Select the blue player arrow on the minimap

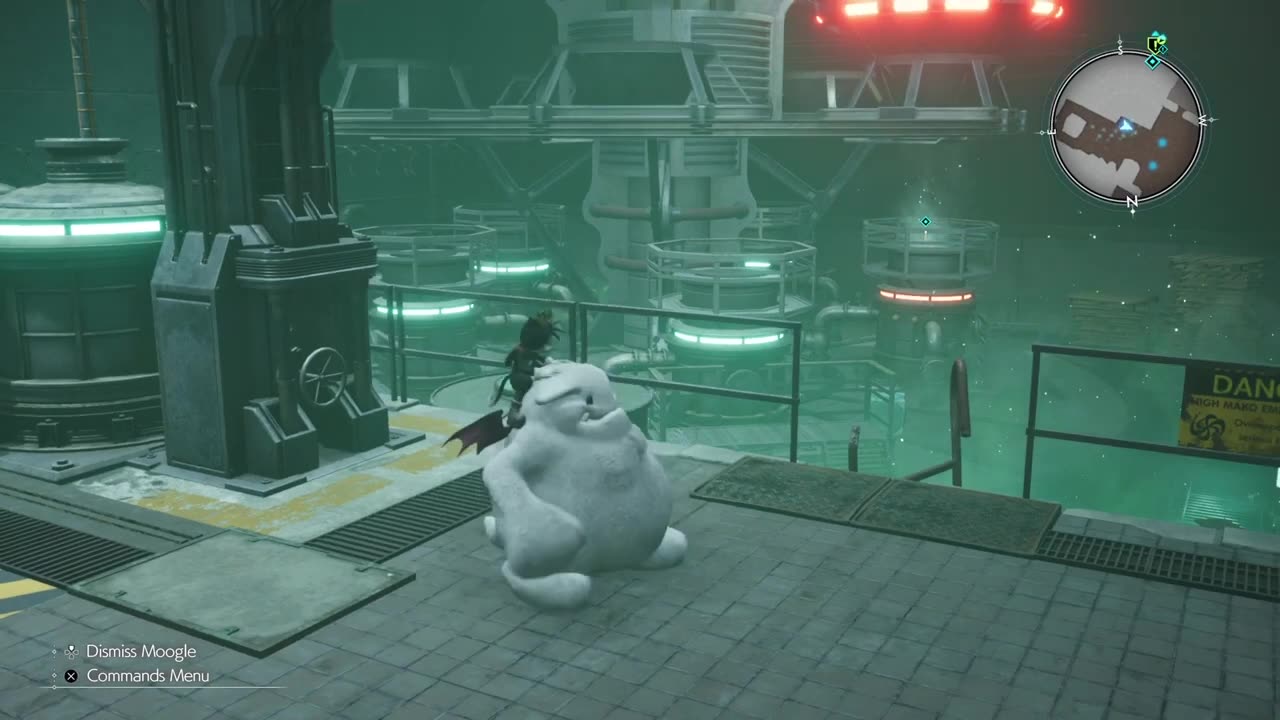point(1126,124)
